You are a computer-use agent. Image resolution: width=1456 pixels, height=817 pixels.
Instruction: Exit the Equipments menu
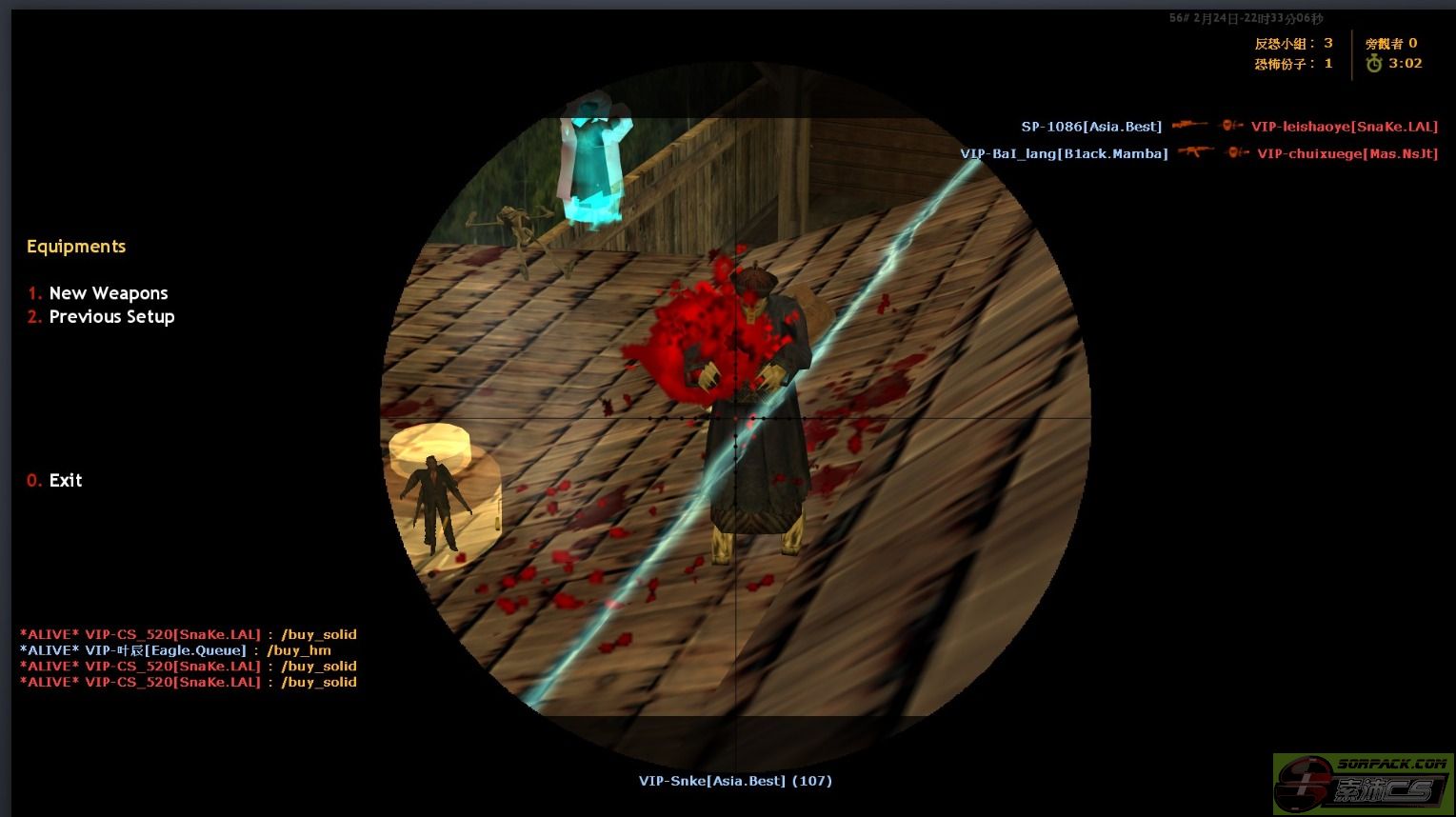coord(65,481)
